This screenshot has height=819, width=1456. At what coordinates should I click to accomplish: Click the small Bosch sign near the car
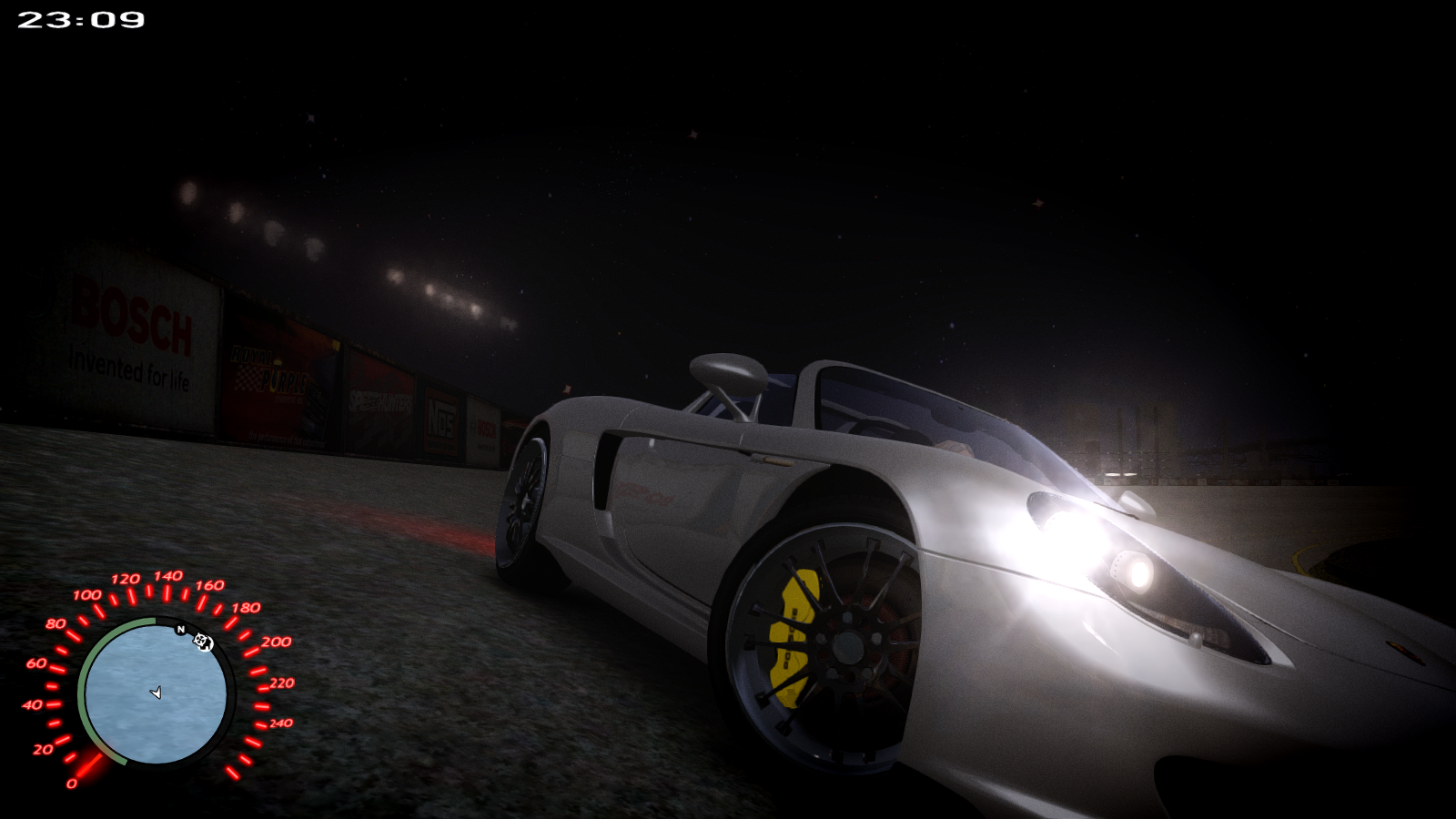point(486,426)
